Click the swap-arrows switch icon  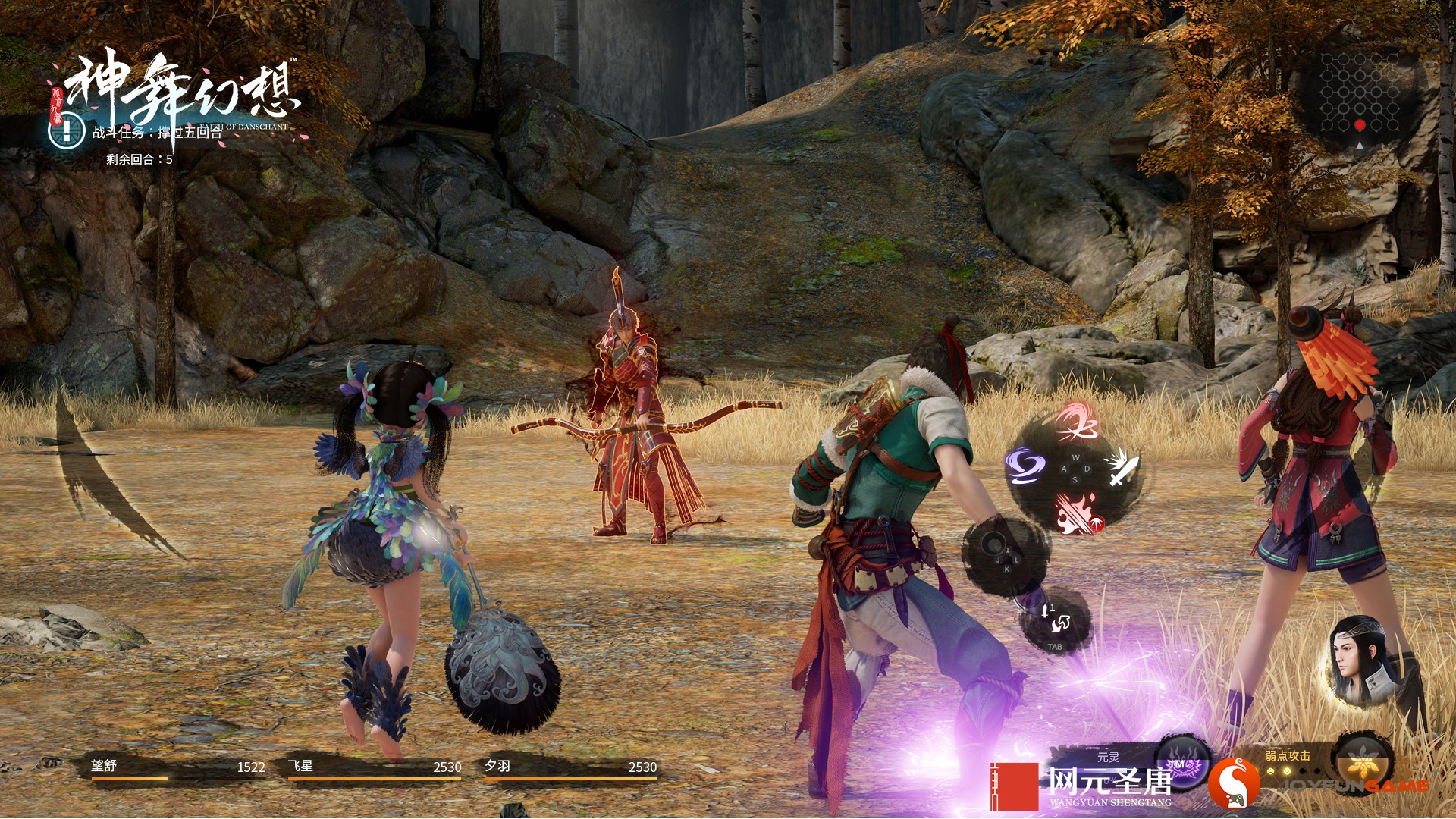pyautogui.click(x=1059, y=623)
